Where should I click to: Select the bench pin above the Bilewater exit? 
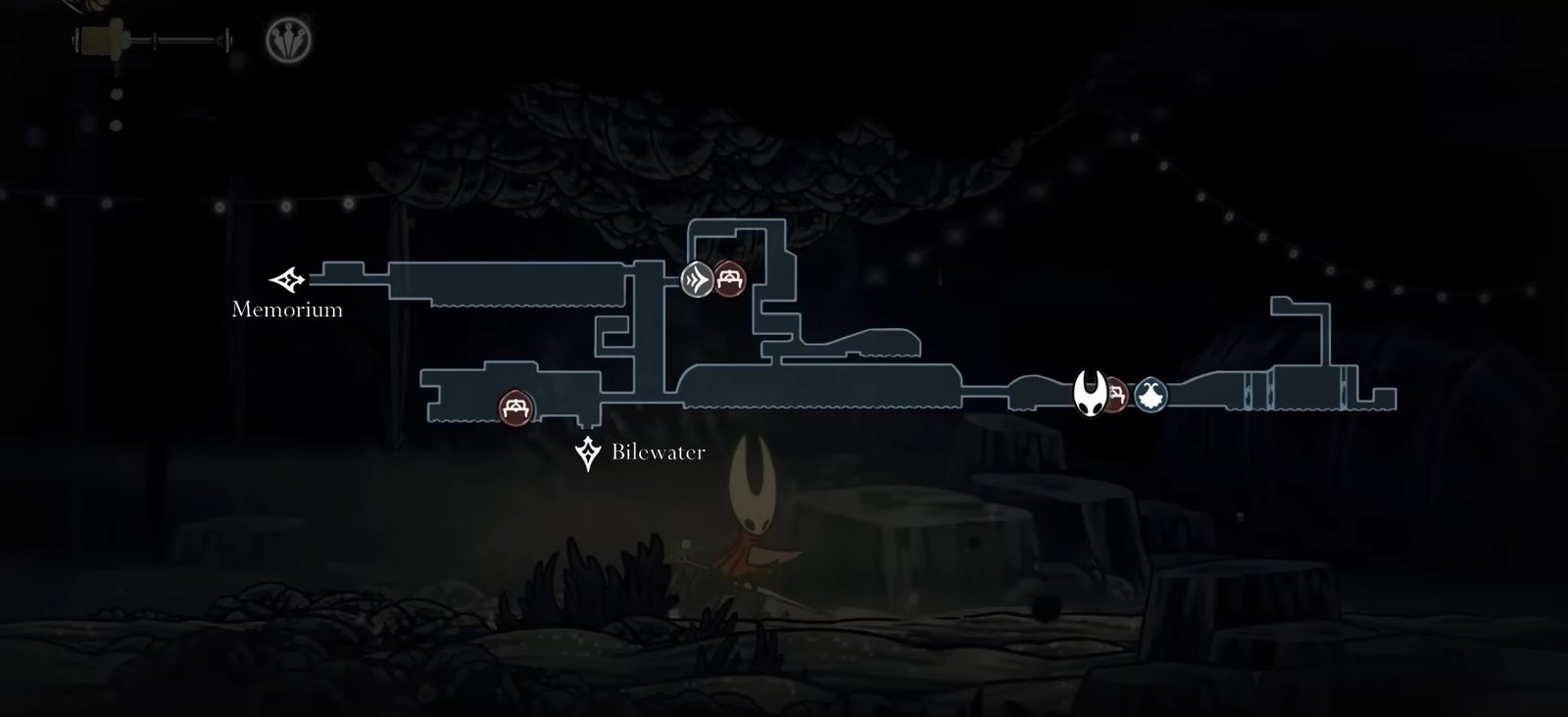516,407
